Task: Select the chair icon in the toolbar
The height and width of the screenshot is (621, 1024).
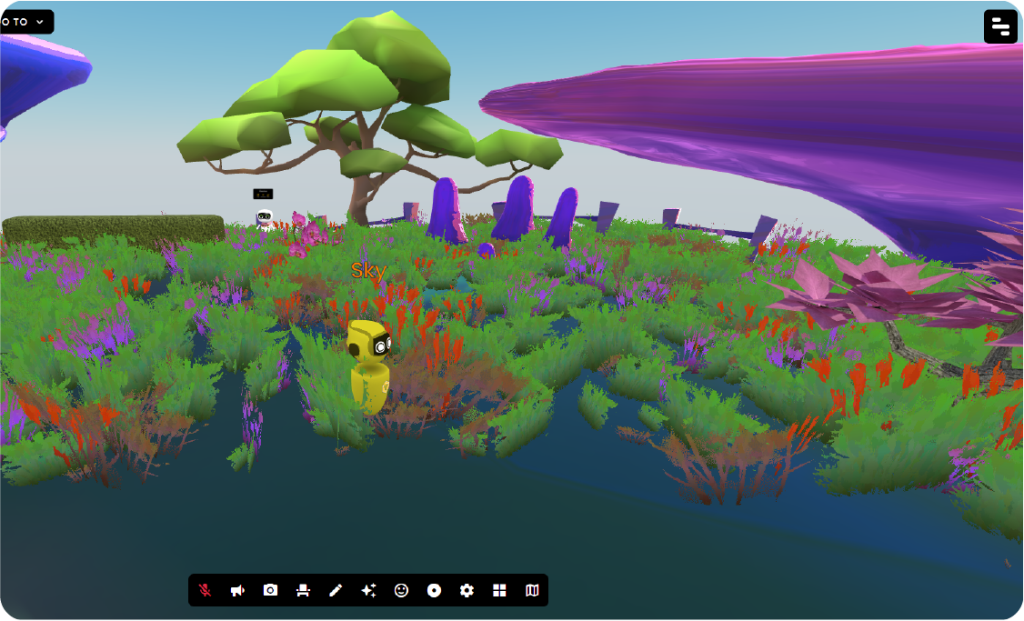Action: 303,590
